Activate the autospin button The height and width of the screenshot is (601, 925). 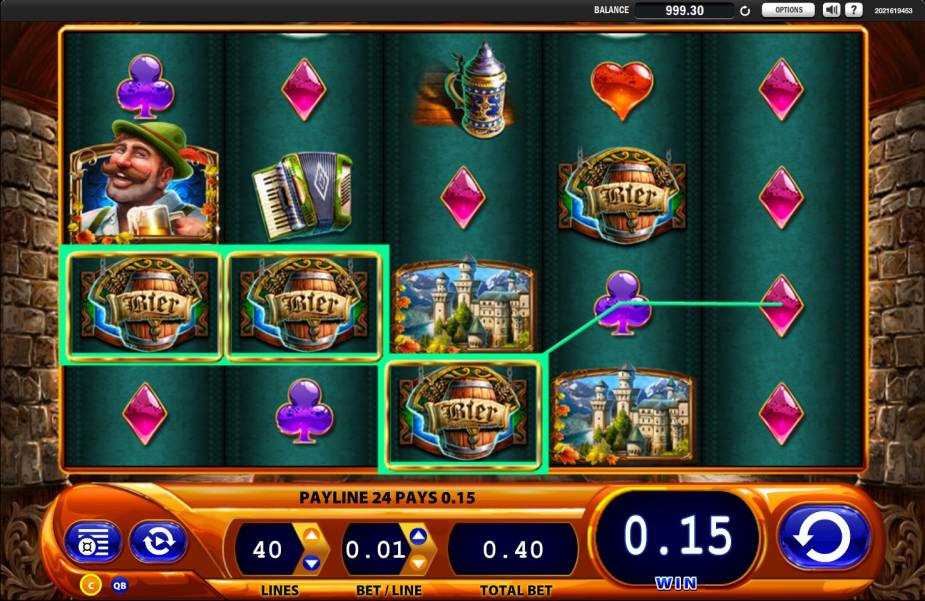pos(158,541)
